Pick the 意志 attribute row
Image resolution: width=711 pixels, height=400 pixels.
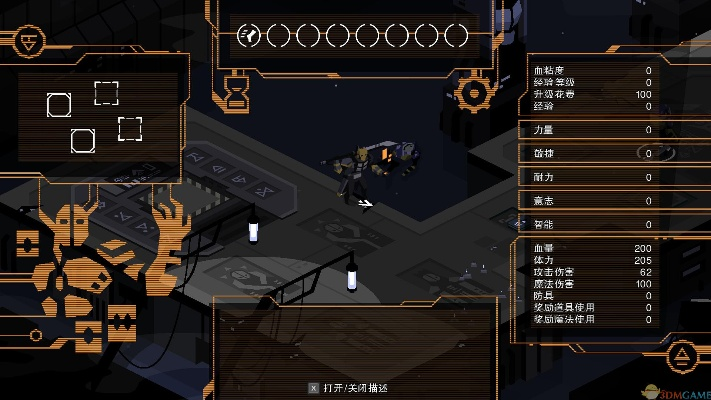(592, 201)
